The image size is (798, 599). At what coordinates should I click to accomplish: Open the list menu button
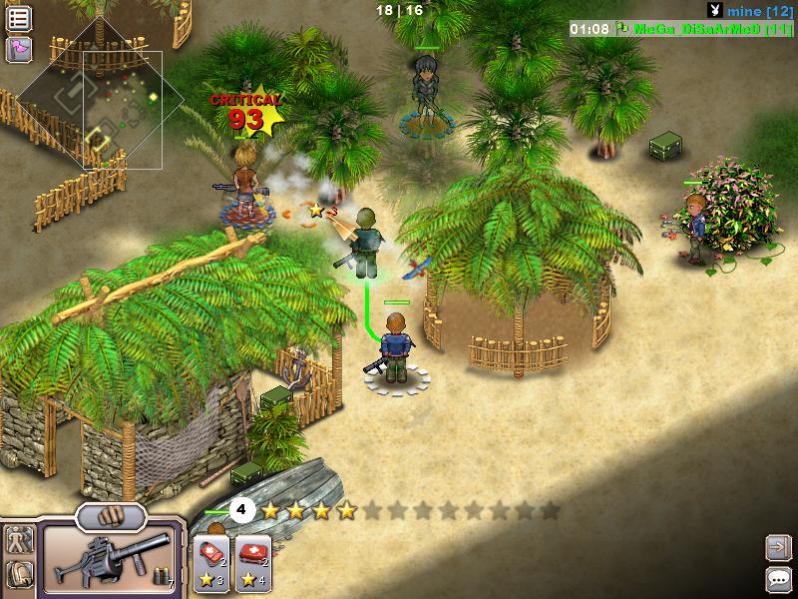pos(19,18)
